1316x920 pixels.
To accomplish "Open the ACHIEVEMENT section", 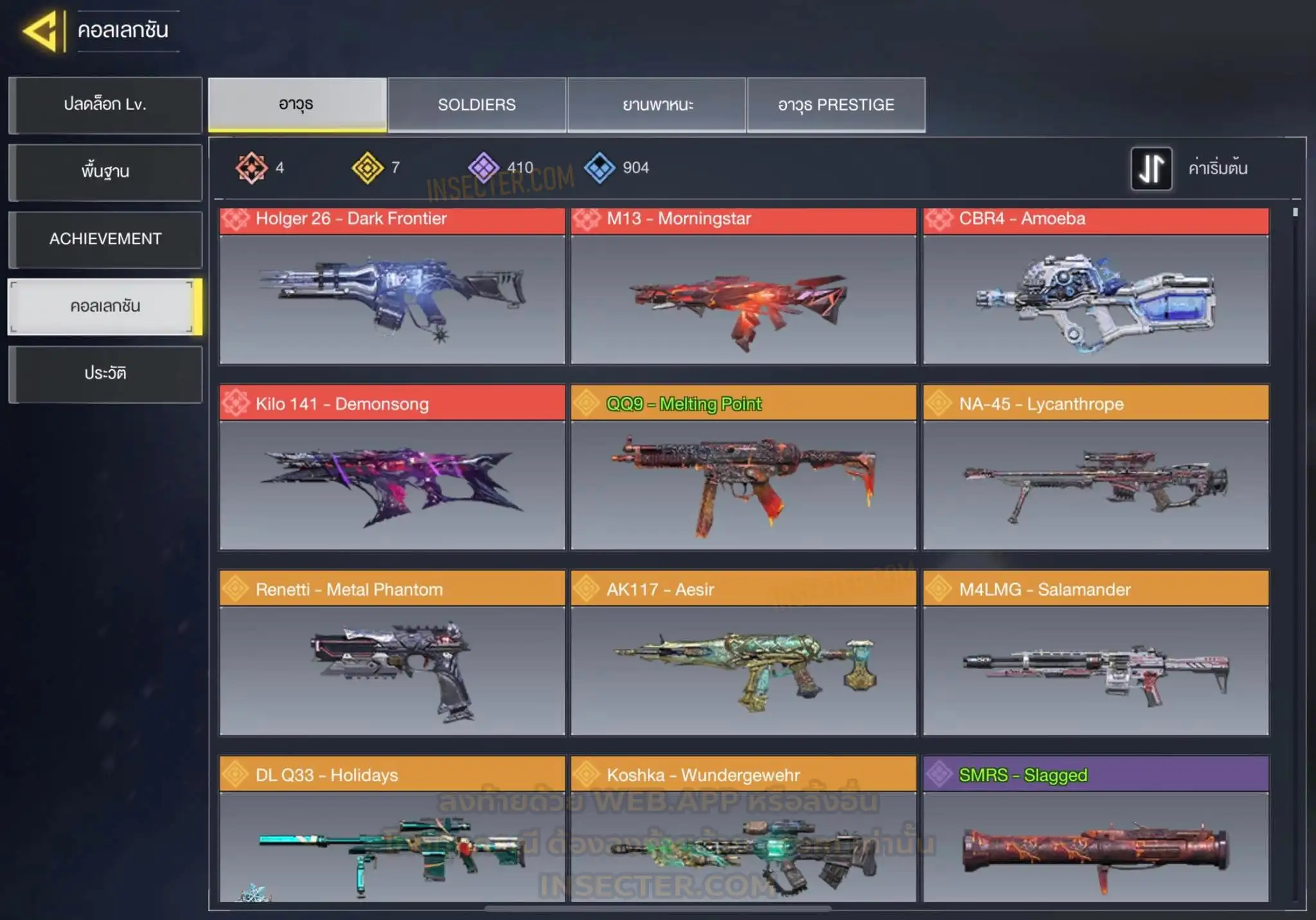I will click(105, 239).
